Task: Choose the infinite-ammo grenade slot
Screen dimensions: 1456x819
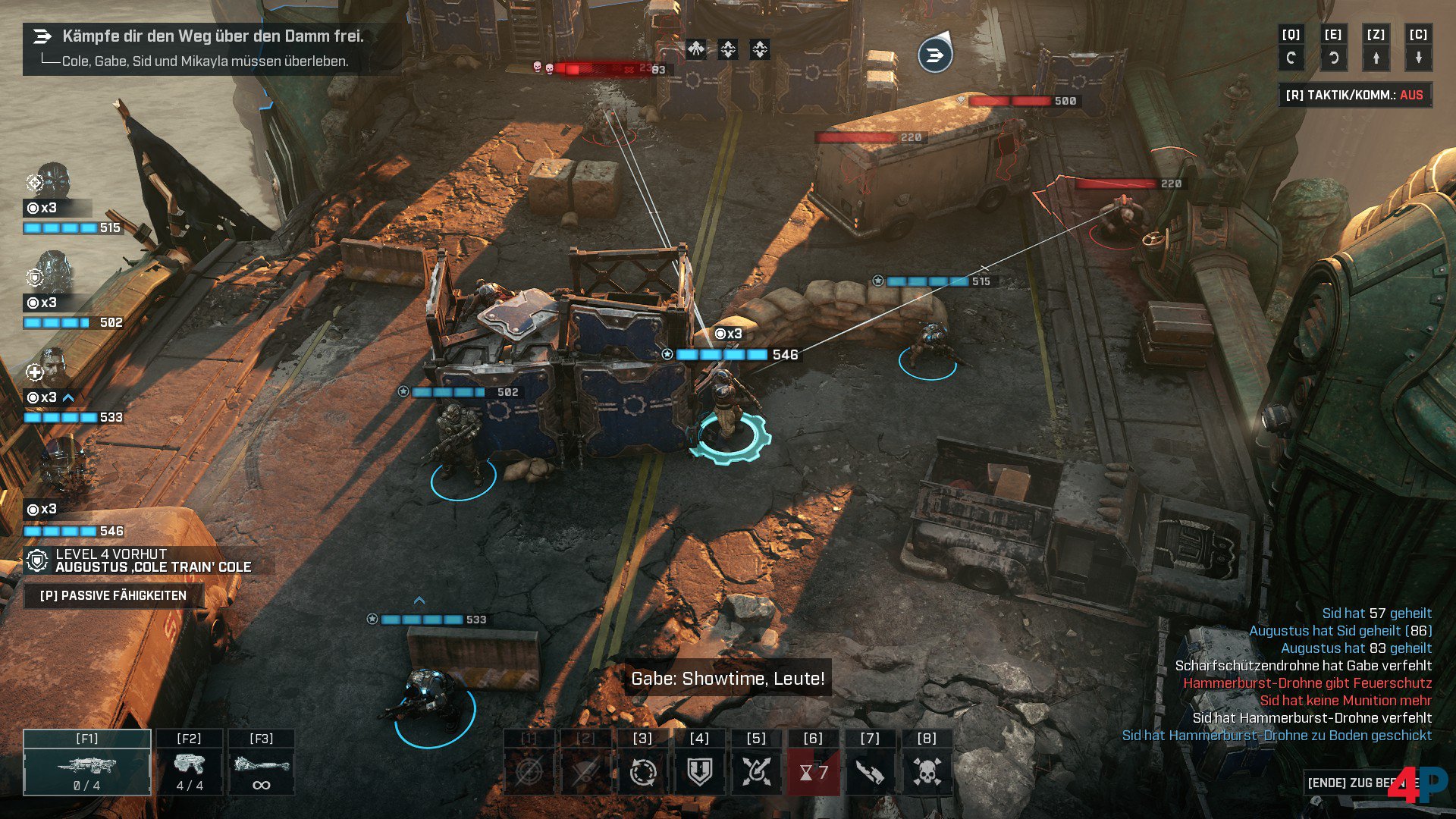Action: (x=261, y=763)
